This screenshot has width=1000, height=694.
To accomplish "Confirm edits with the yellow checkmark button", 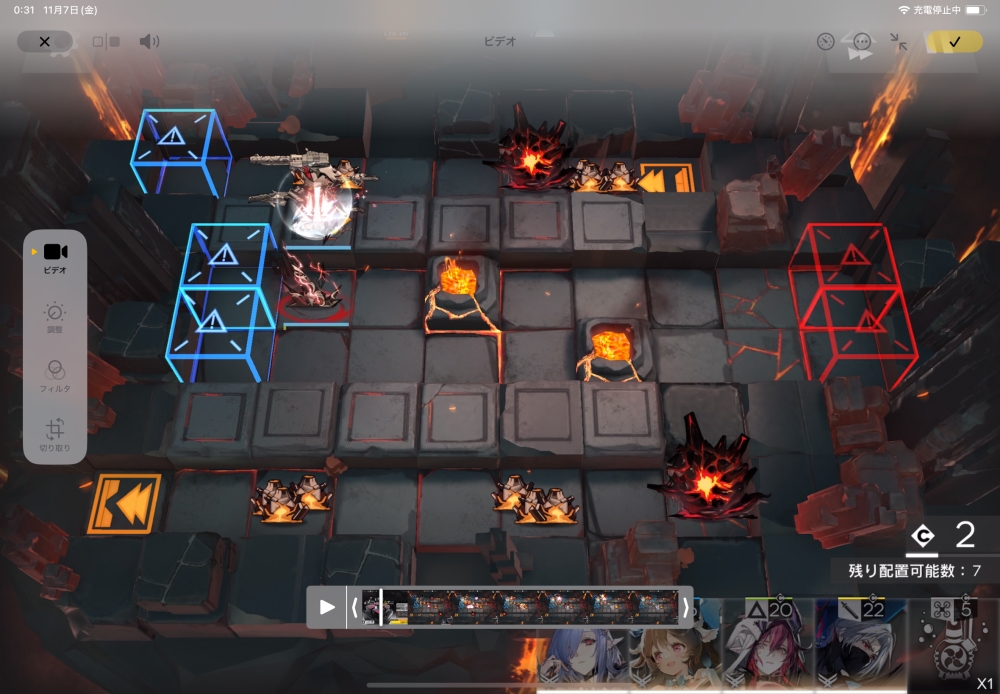I will point(954,42).
